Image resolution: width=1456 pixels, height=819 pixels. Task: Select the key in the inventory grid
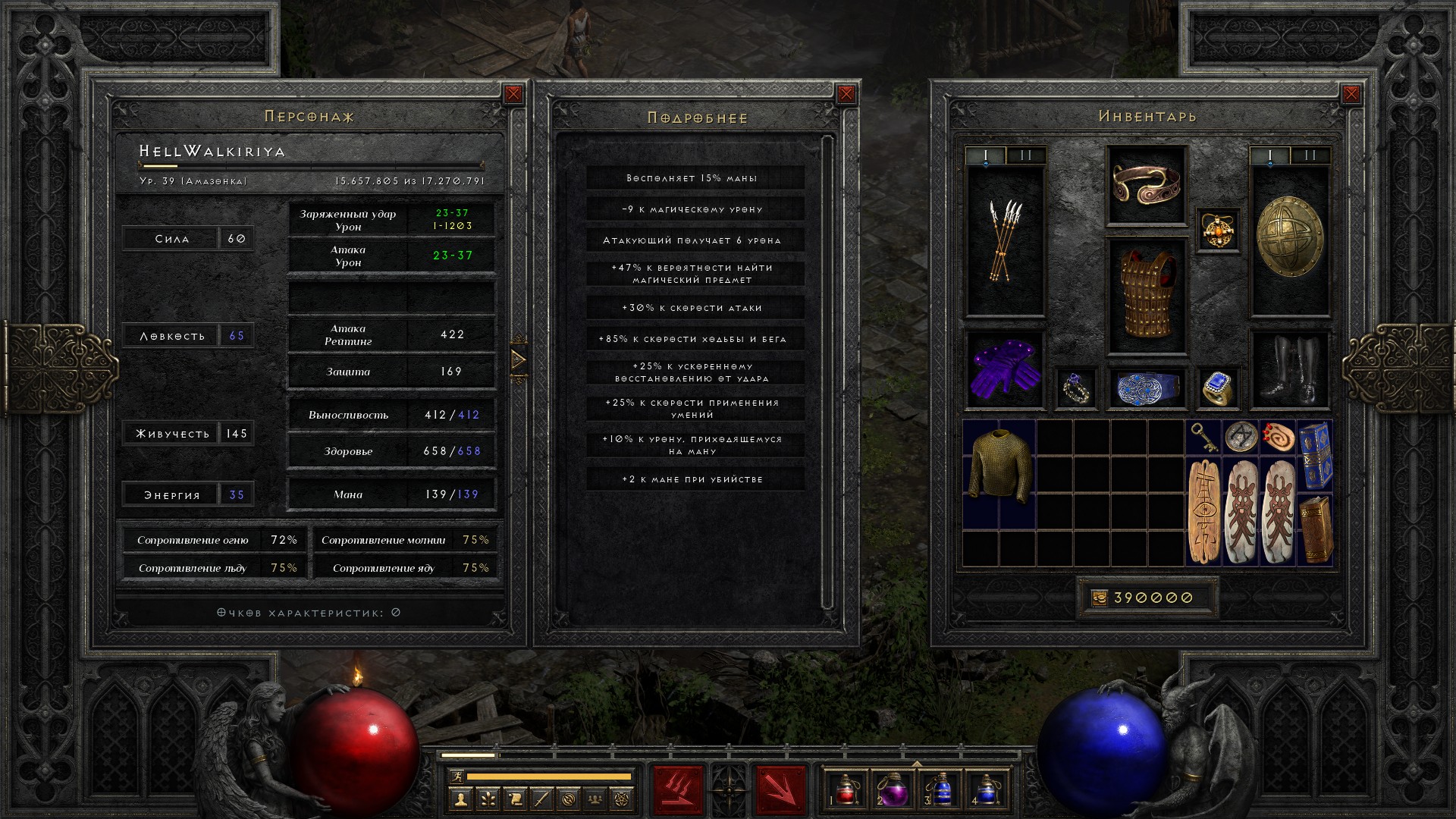pyautogui.click(x=1203, y=437)
